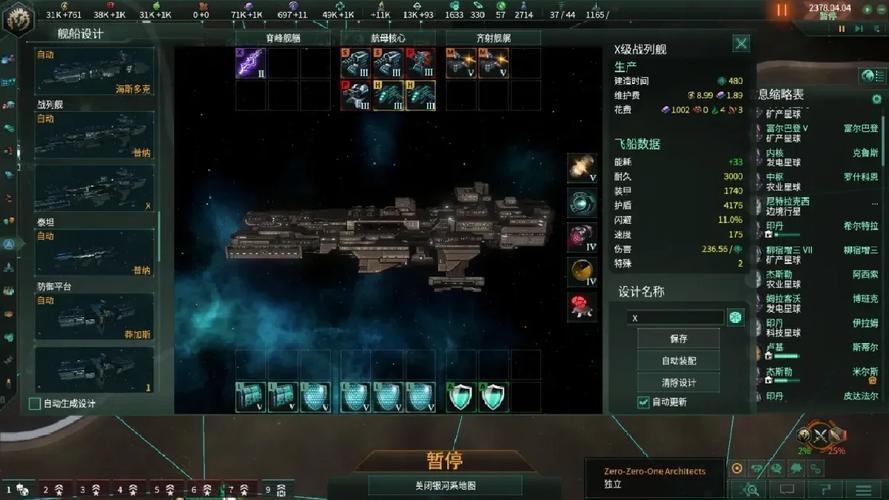Select the yellow reactor core component icon
The width and height of the screenshot is (889, 500).
coord(582,270)
